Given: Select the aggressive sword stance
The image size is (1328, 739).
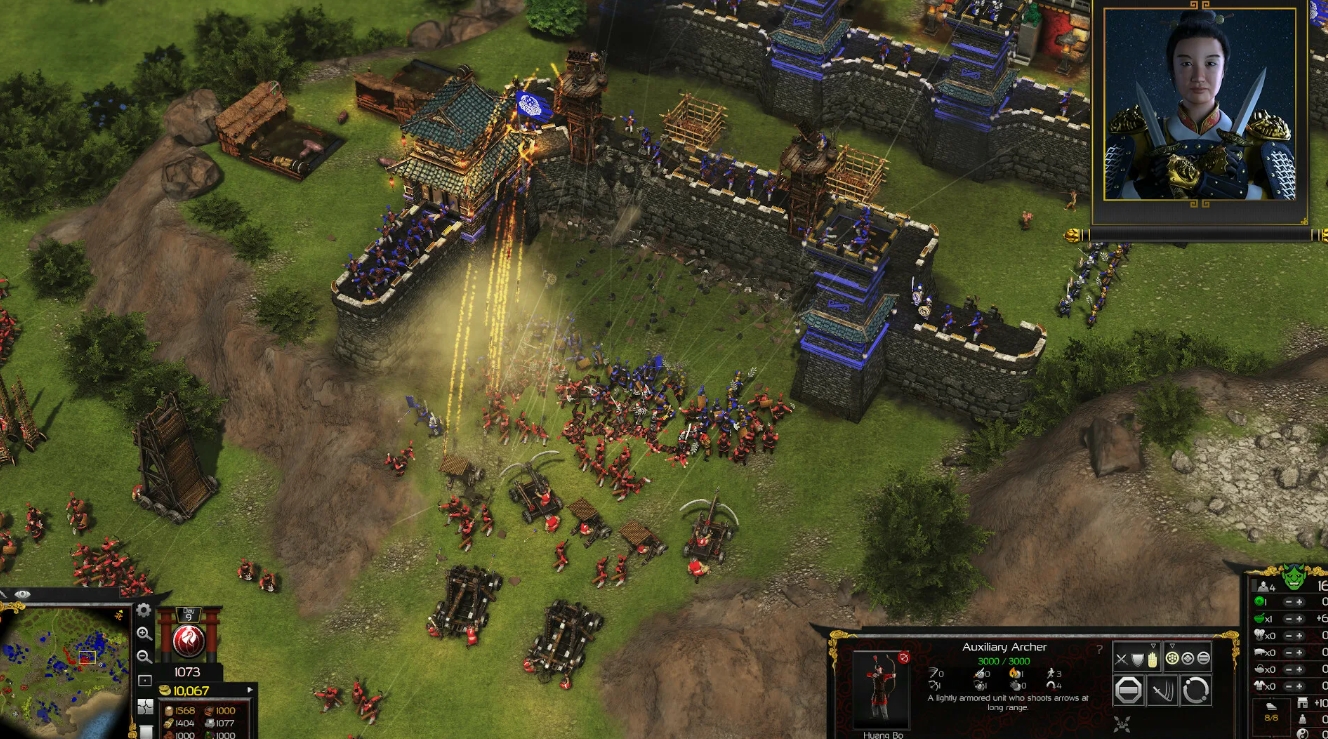Looking at the screenshot, I should (x=1121, y=658).
